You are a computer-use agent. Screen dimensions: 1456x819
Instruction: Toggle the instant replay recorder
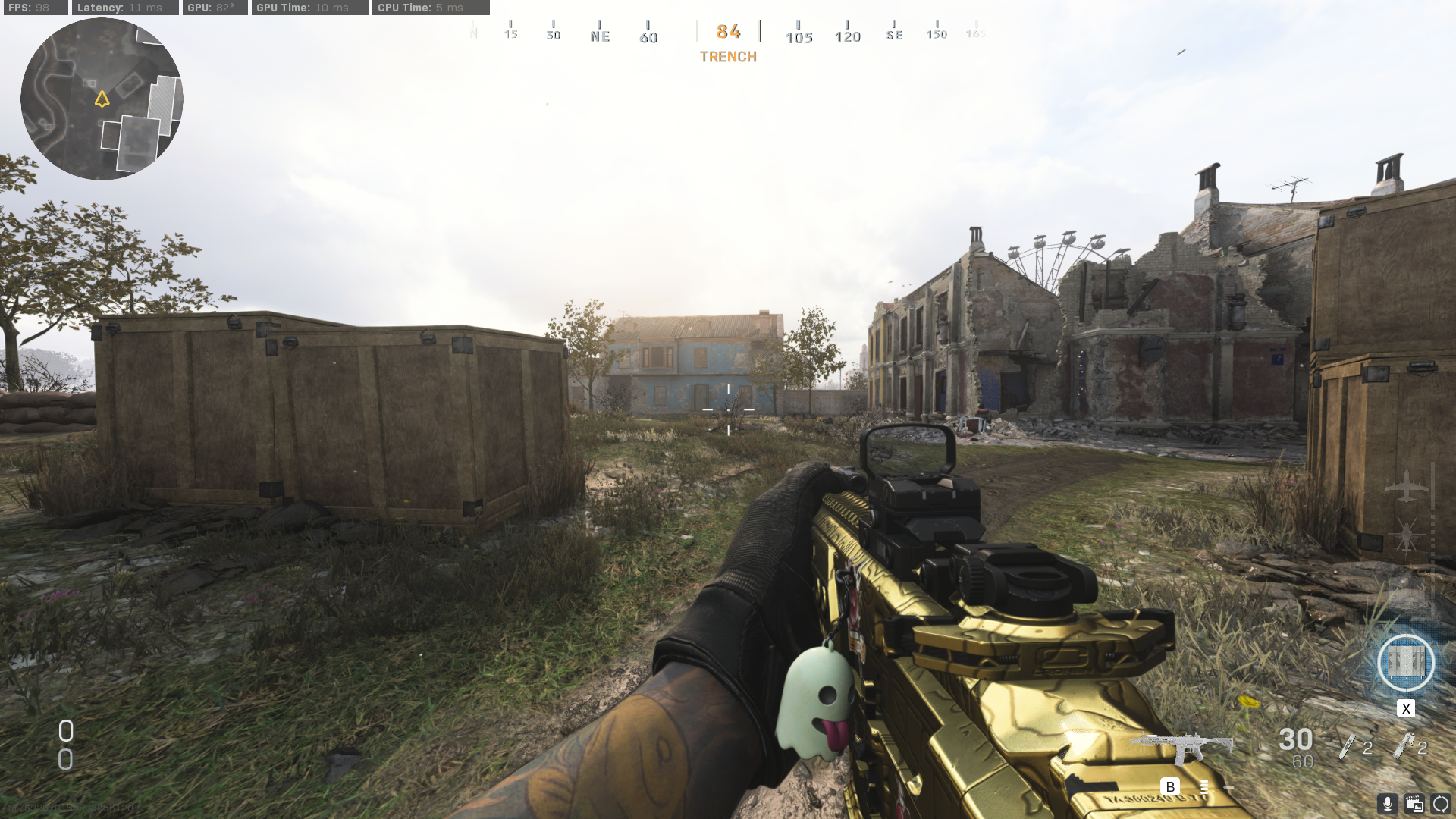click(x=1414, y=804)
